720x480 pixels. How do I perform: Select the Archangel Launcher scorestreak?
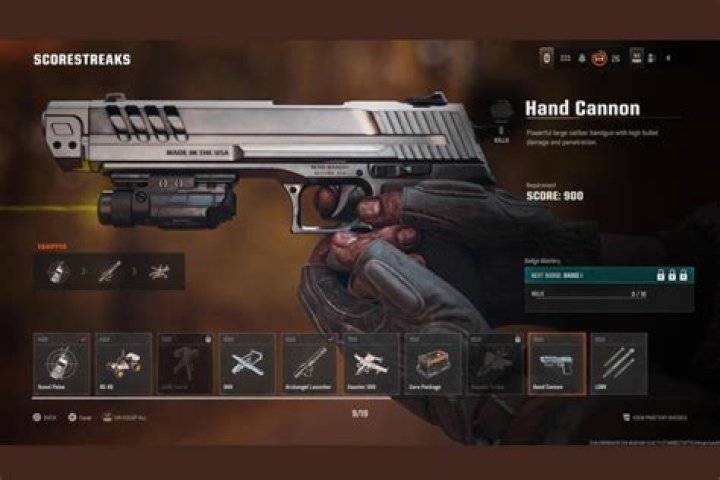click(308, 363)
